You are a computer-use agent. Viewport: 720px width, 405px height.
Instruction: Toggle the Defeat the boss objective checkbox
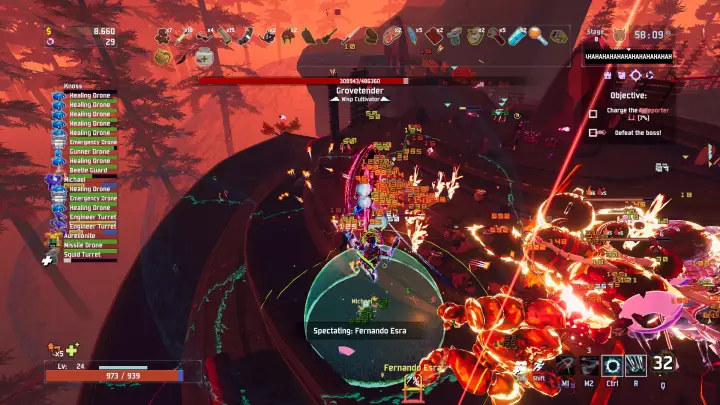(x=593, y=132)
